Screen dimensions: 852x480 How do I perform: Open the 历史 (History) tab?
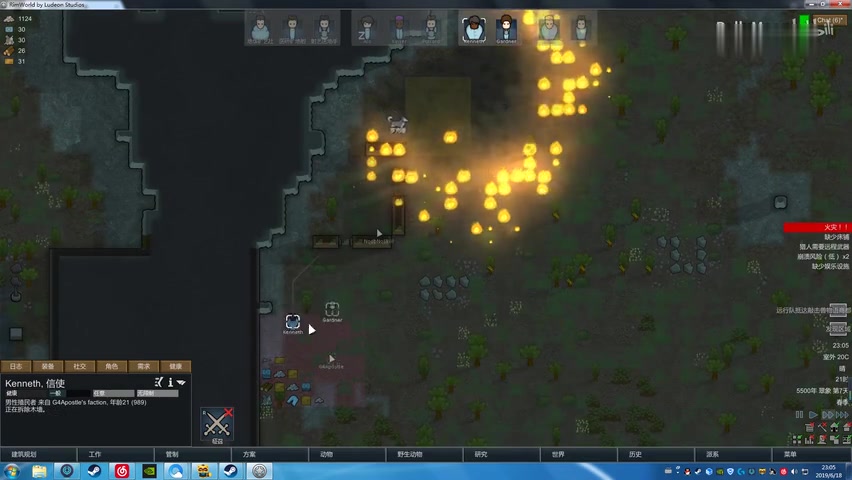point(635,454)
